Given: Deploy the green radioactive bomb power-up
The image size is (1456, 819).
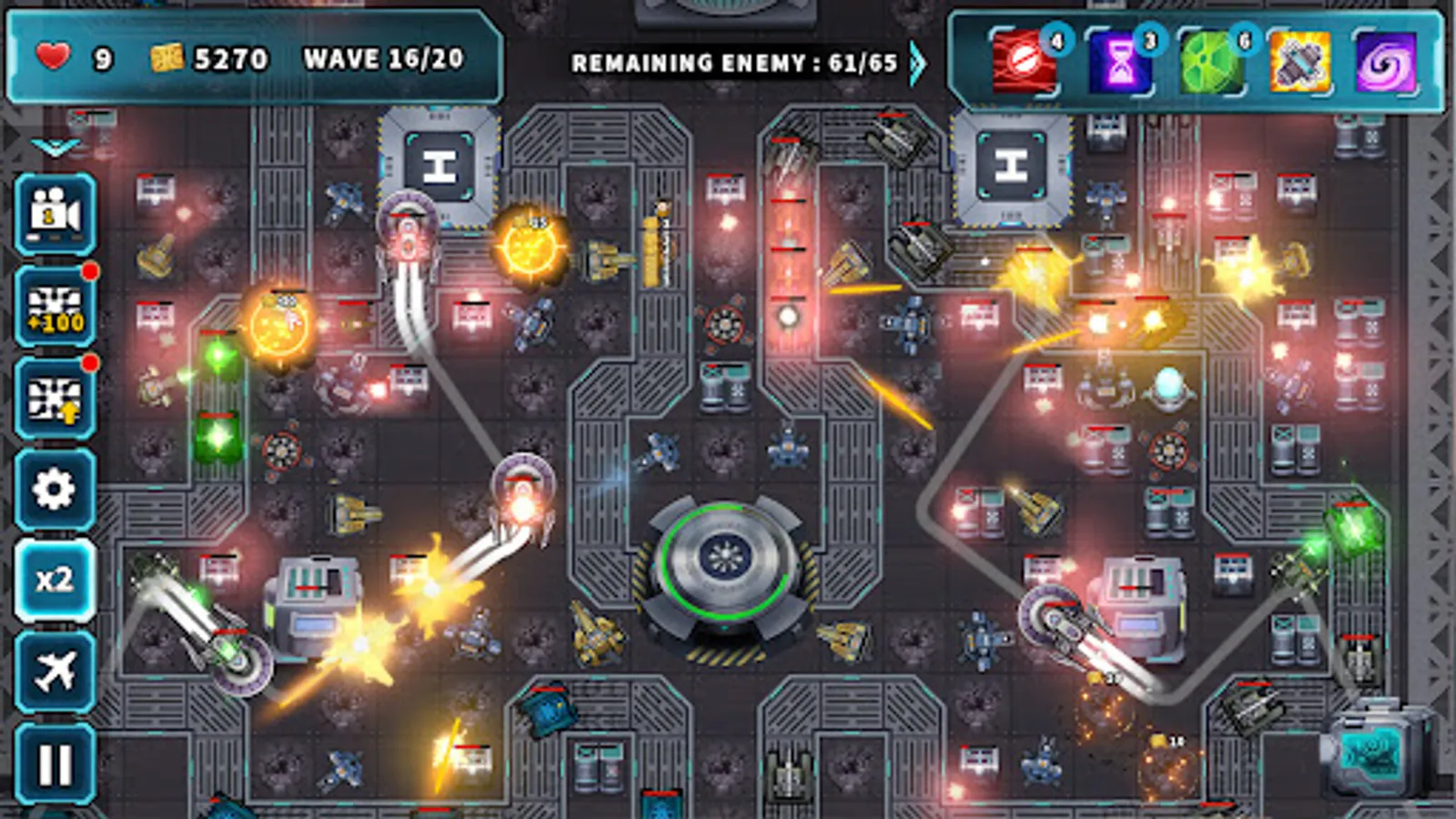Looking at the screenshot, I should [1210, 62].
